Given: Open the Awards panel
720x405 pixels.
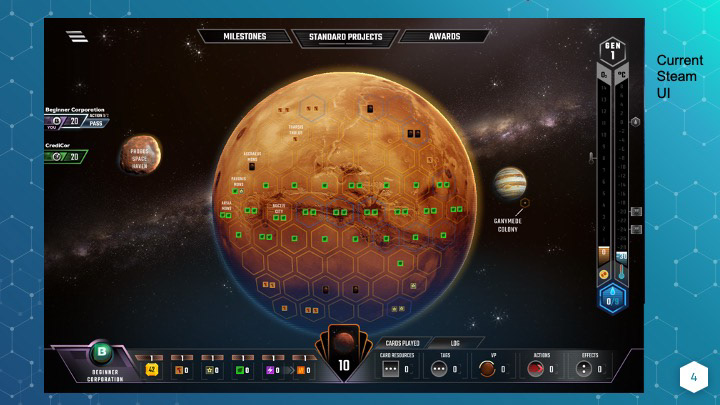Looking at the screenshot, I should coord(444,37).
